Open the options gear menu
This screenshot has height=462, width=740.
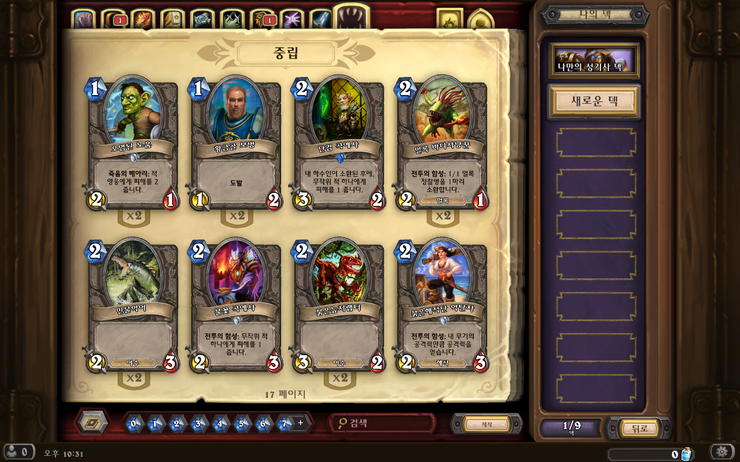722,452
